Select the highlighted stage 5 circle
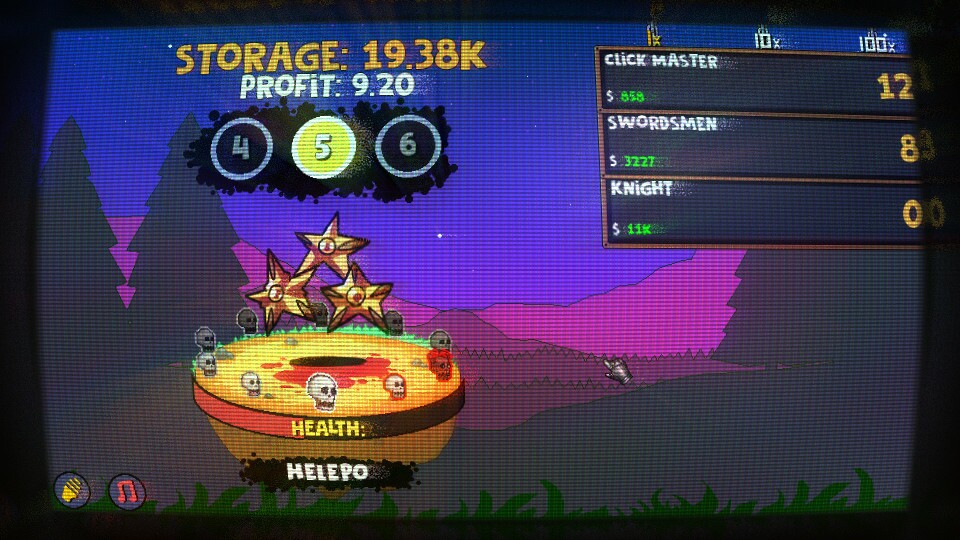The width and height of the screenshot is (960, 540). click(322, 147)
